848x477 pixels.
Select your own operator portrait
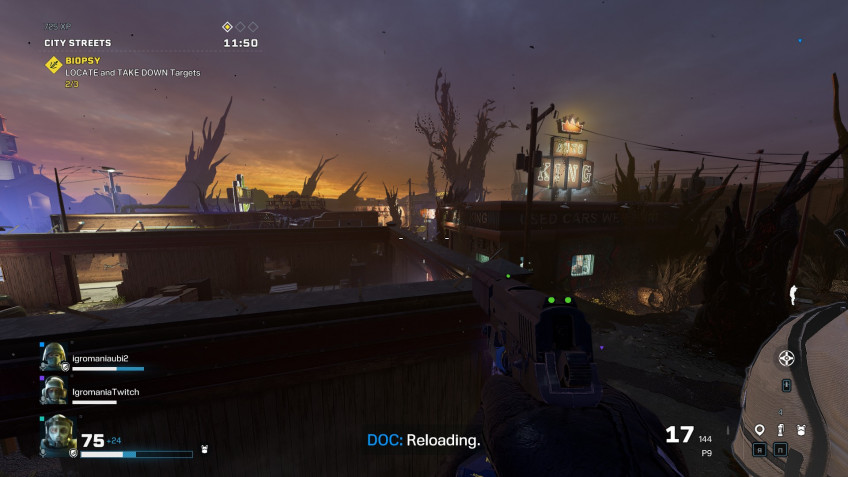click(58, 435)
